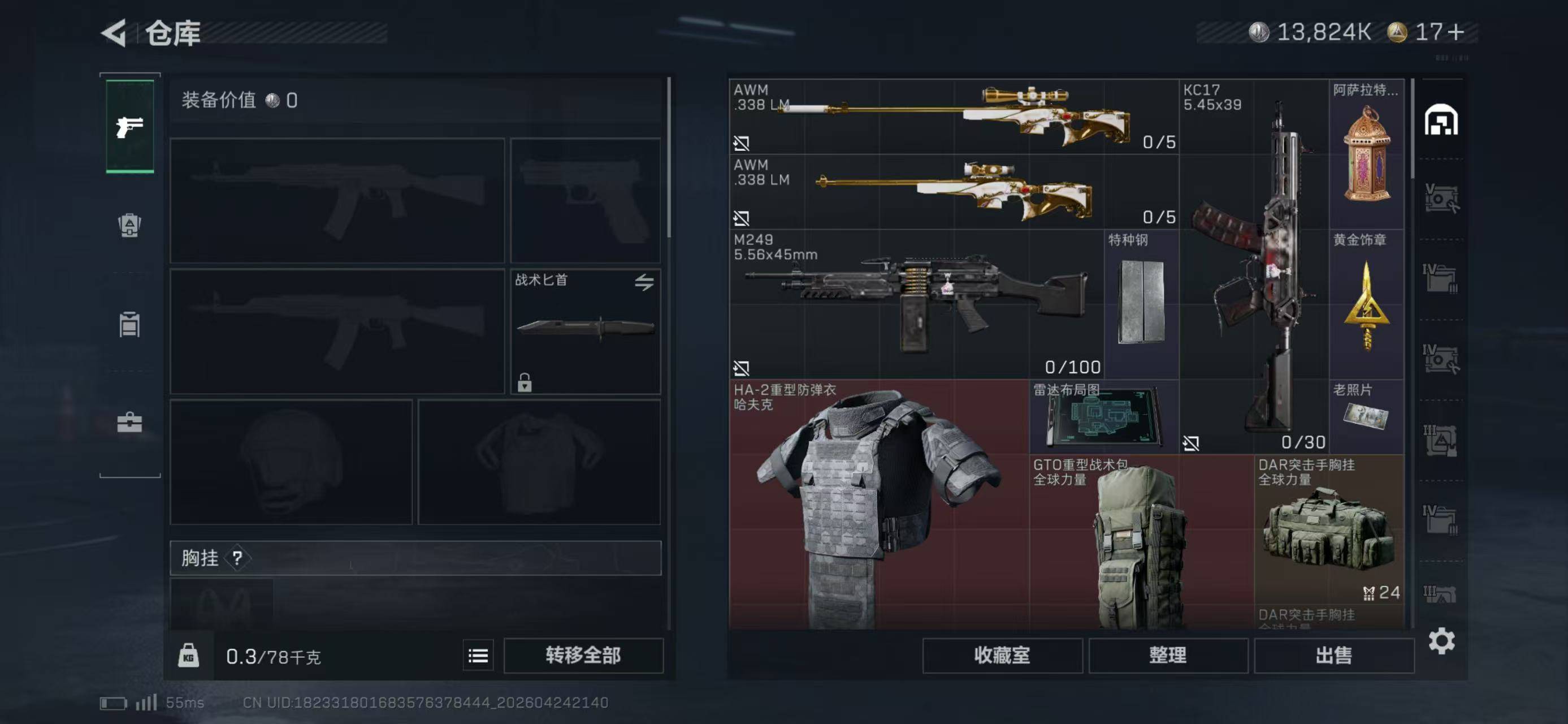Select the pistol weapons tab
This screenshot has width=1568, height=724.
point(129,127)
